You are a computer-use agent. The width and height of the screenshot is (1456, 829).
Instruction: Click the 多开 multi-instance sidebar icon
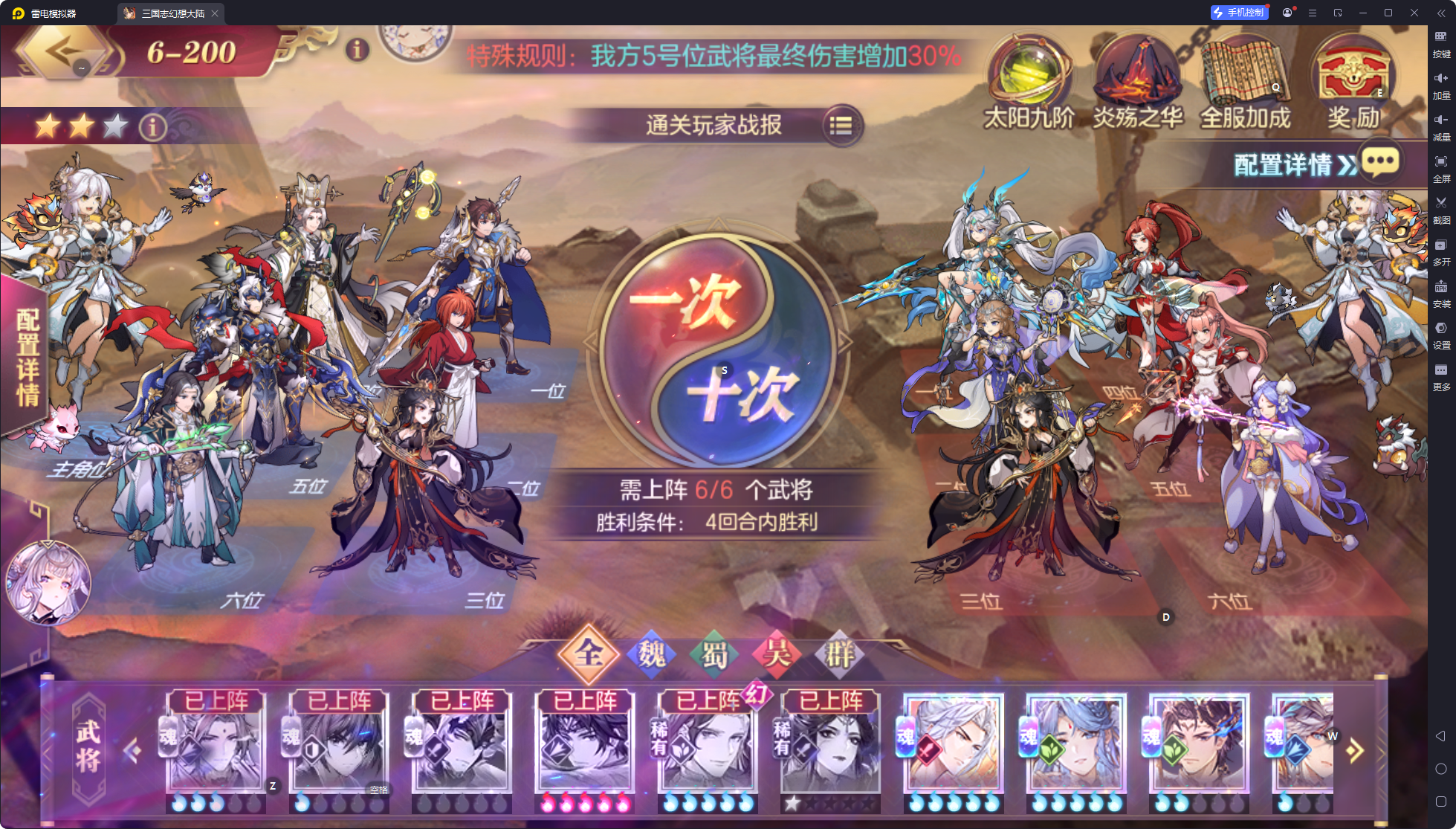click(1440, 245)
